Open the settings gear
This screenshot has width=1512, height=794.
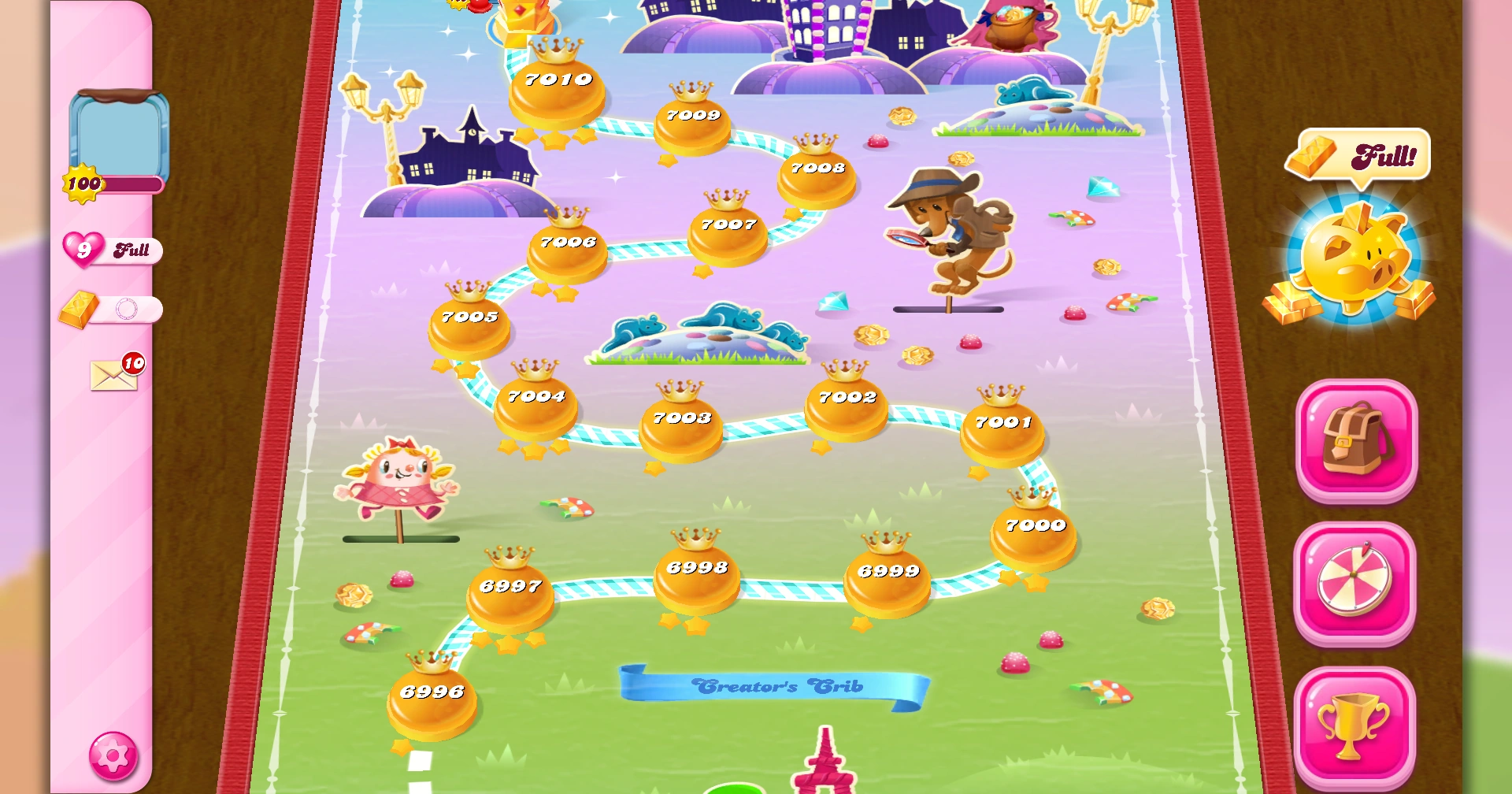pyautogui.click(x=113, y=755)
